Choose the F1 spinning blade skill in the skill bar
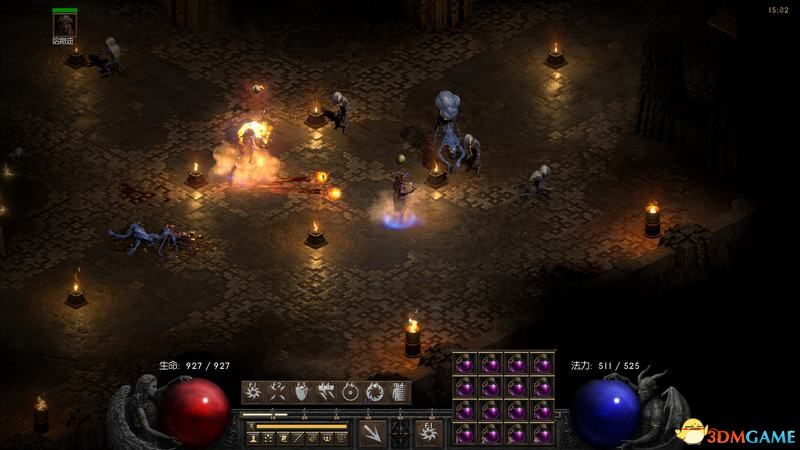This screenshot has width=800, height=450. [254, 392]
